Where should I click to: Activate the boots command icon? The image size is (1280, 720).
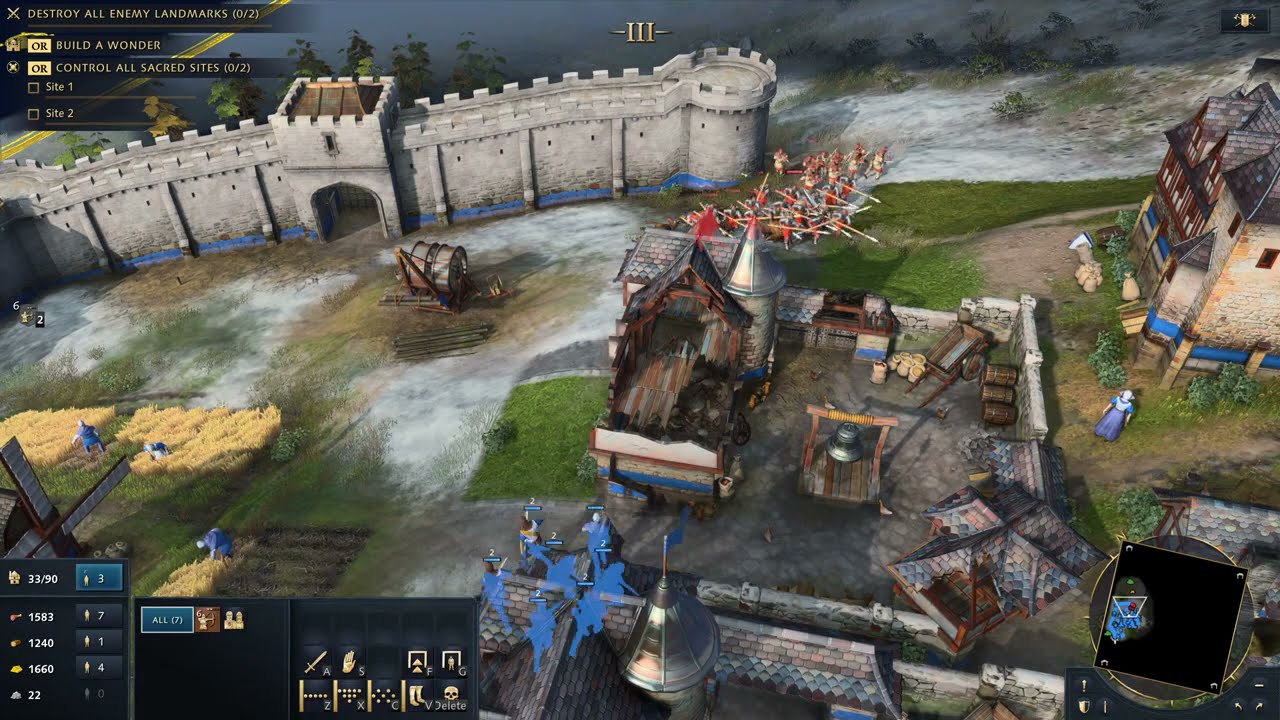coord(418,695)
